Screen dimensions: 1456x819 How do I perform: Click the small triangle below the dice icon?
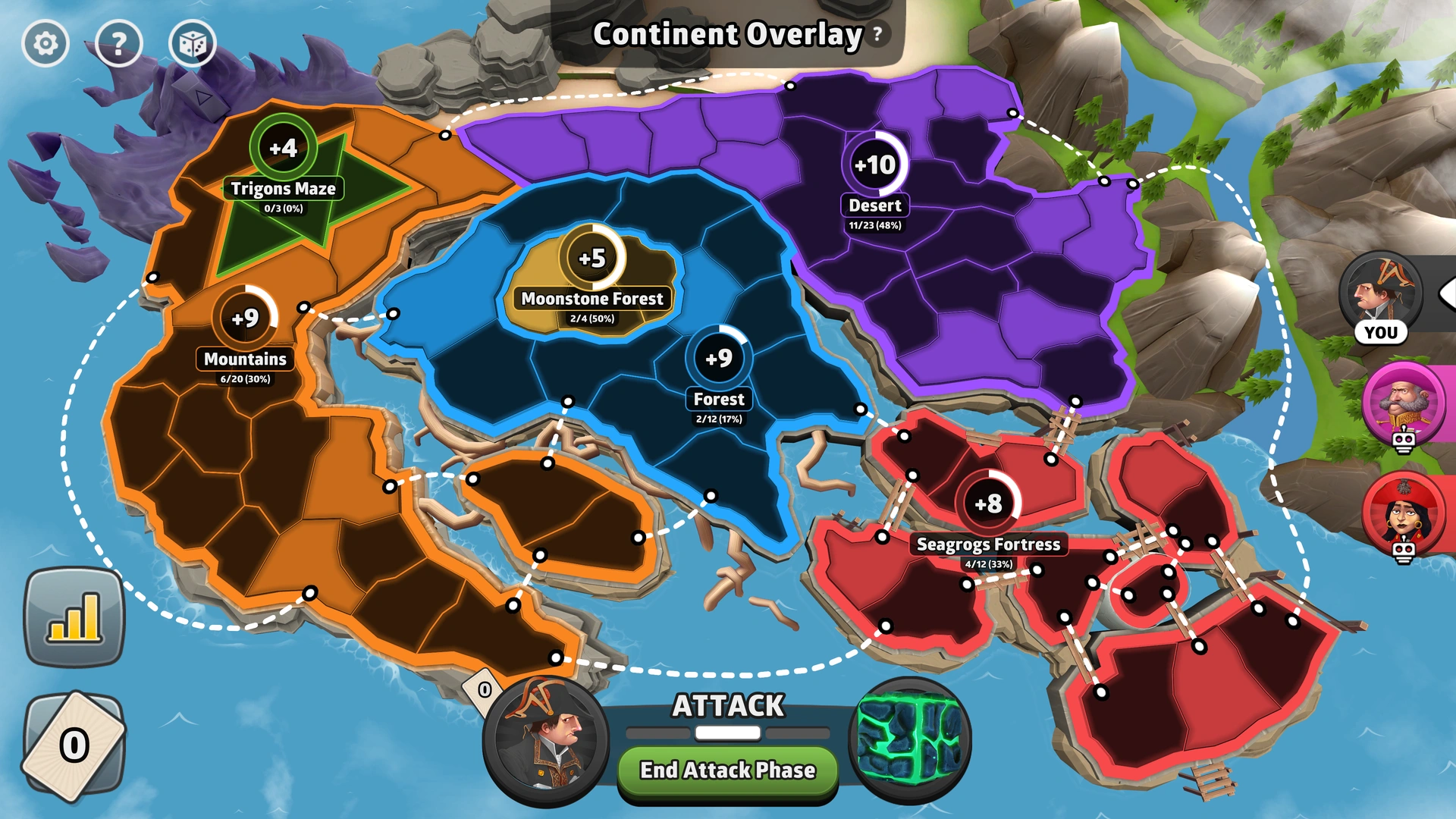coord(199,96)
